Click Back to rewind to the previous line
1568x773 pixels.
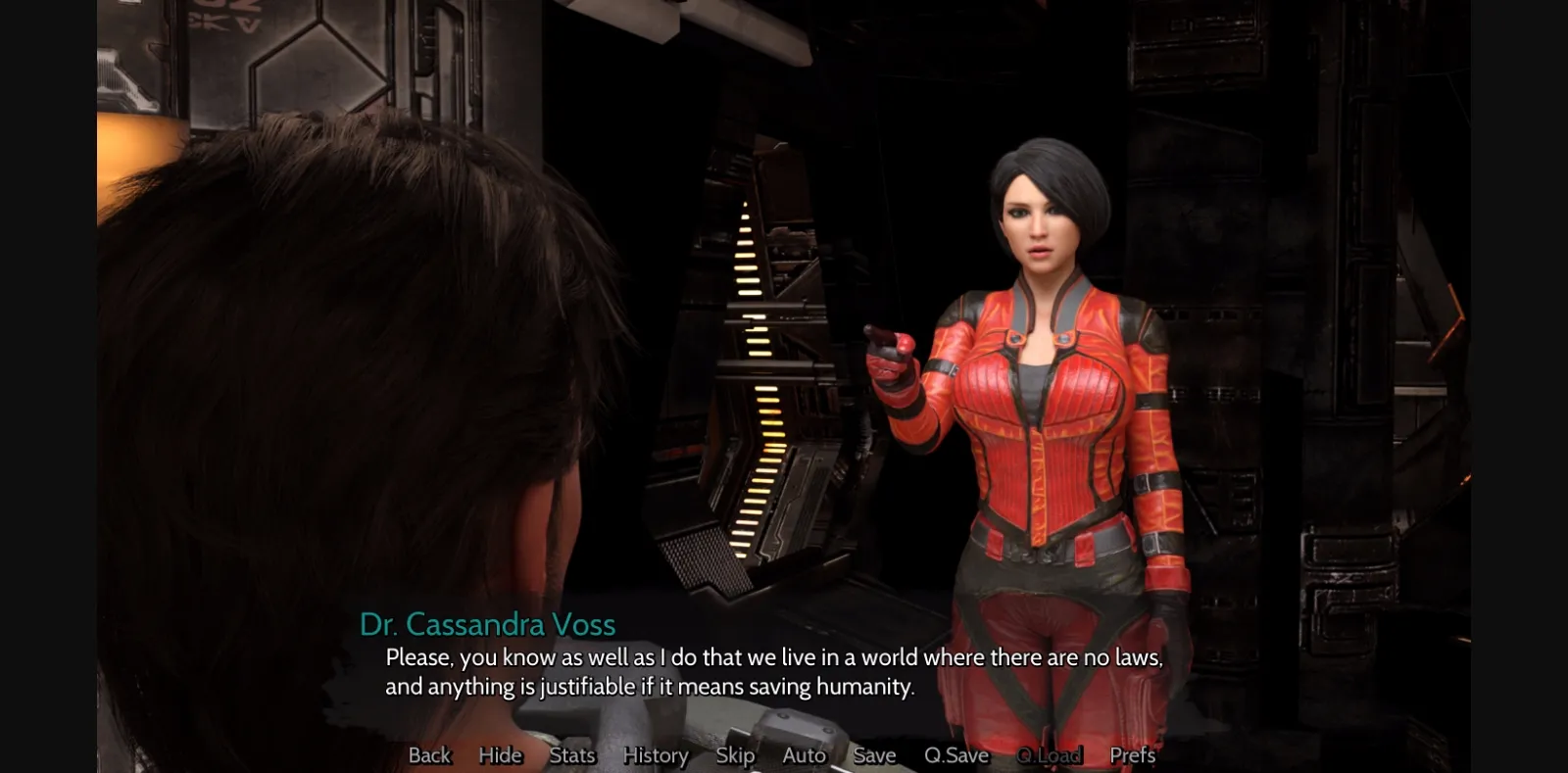click(428, 755)
